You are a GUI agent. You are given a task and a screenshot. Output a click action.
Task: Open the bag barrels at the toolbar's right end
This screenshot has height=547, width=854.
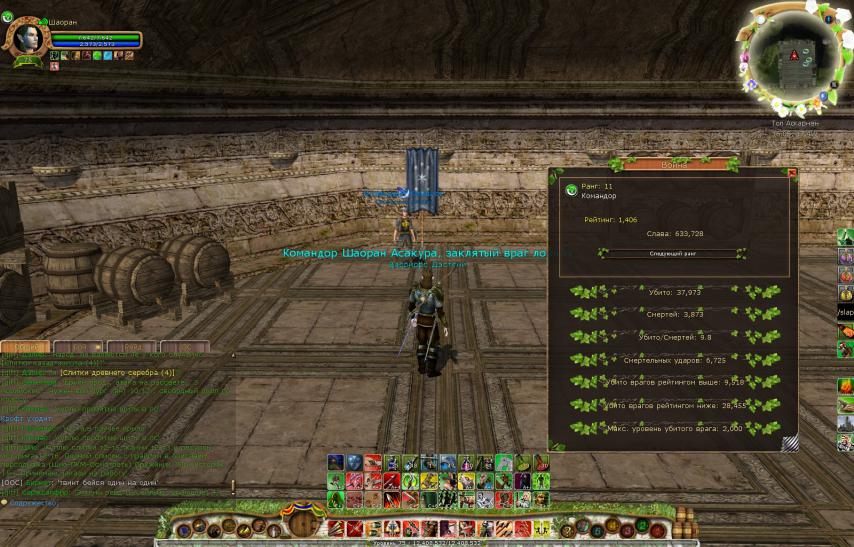tap(685, 522)
